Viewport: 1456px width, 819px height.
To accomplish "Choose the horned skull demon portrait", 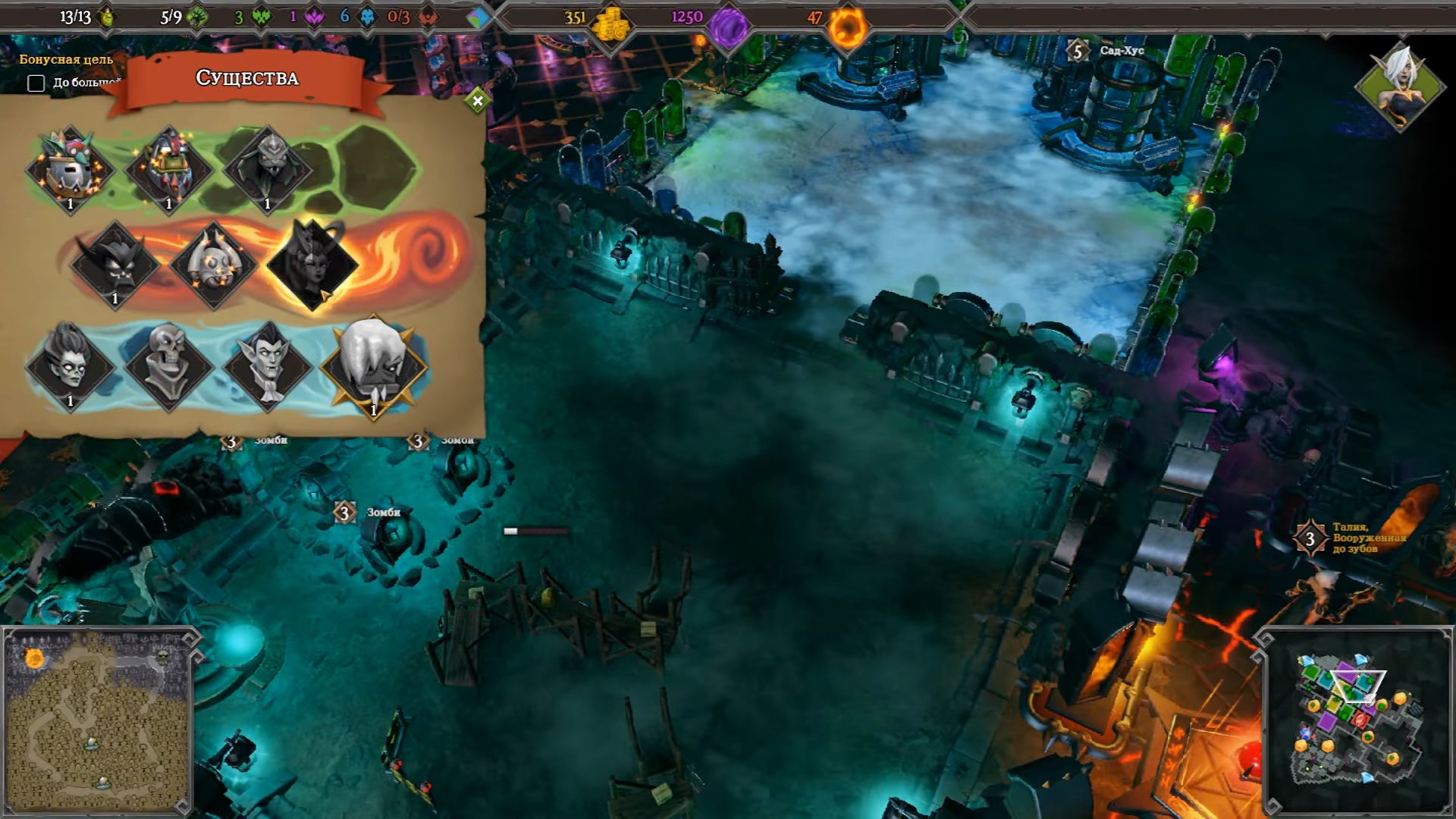I will (x=213, y=264).
